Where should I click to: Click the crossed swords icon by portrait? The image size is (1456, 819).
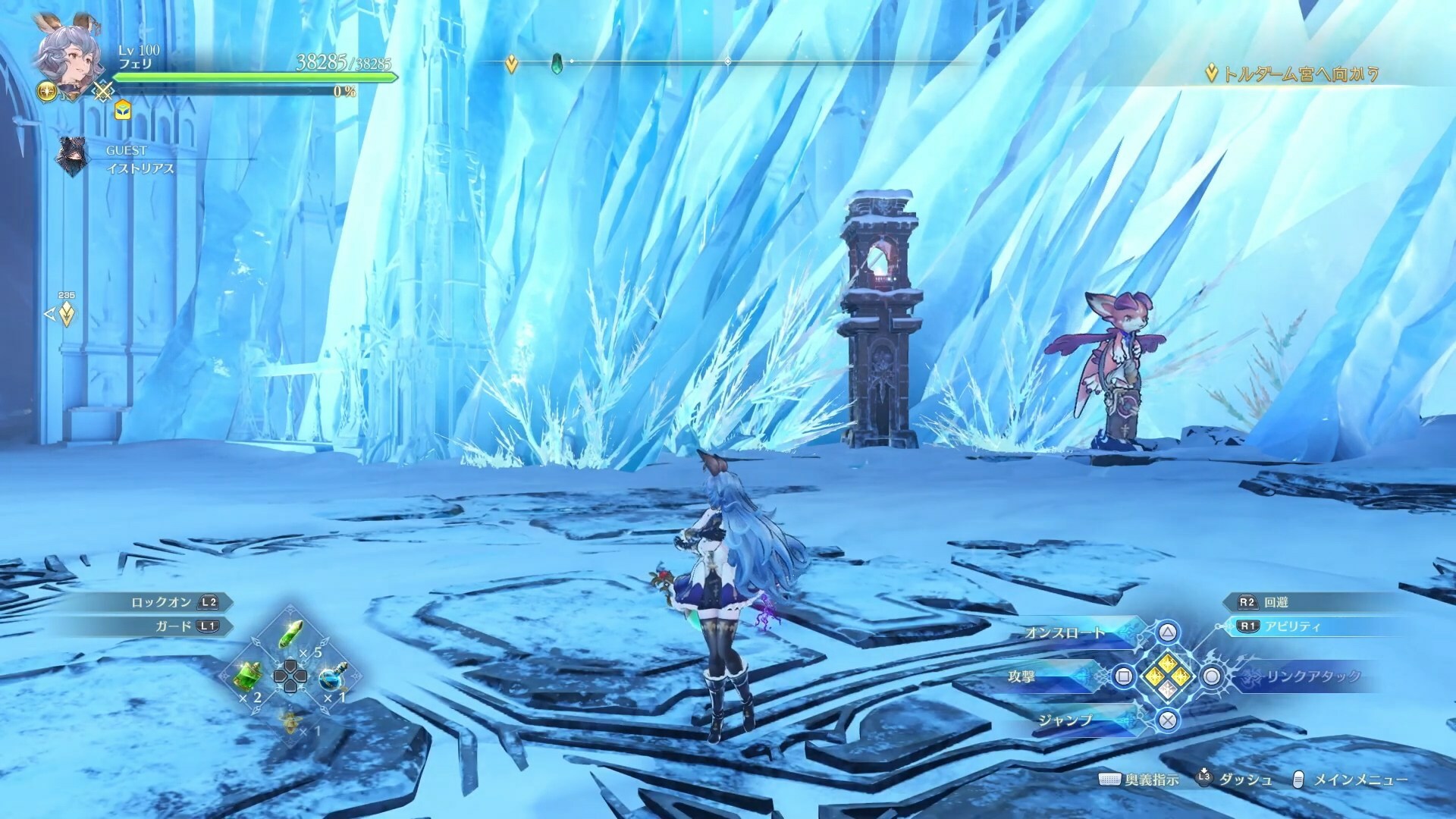[x=104, y=92]
